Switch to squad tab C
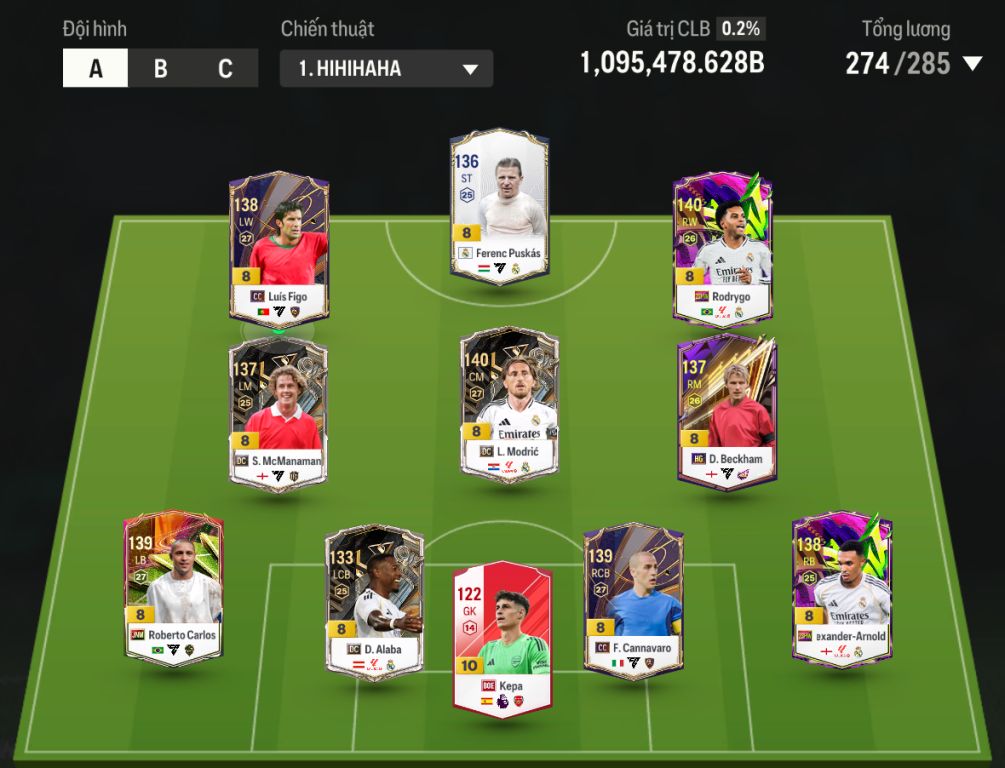The image size is (1005, 768). (225, 69)
